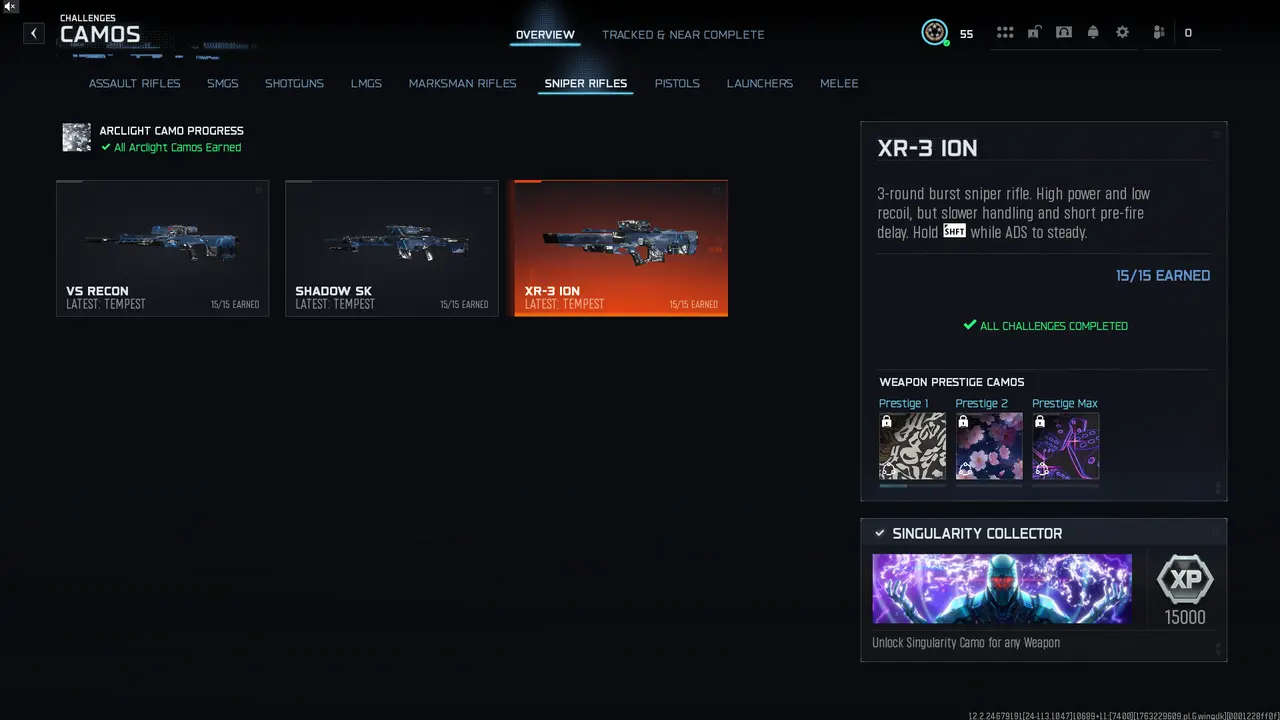Click the speaker icon in top-left corner

[10, 8]
